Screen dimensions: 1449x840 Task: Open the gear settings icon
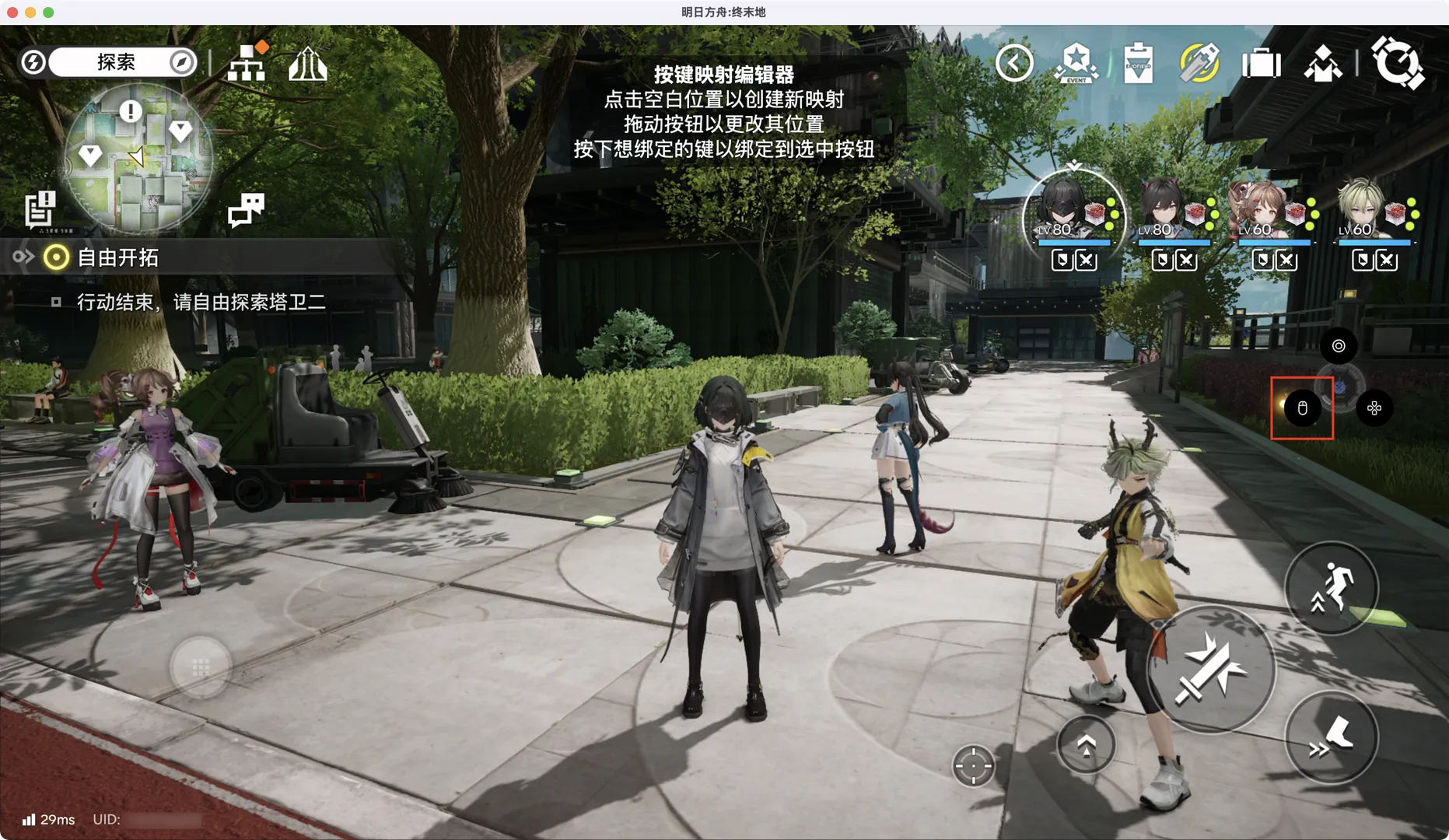pos(1397,62)
